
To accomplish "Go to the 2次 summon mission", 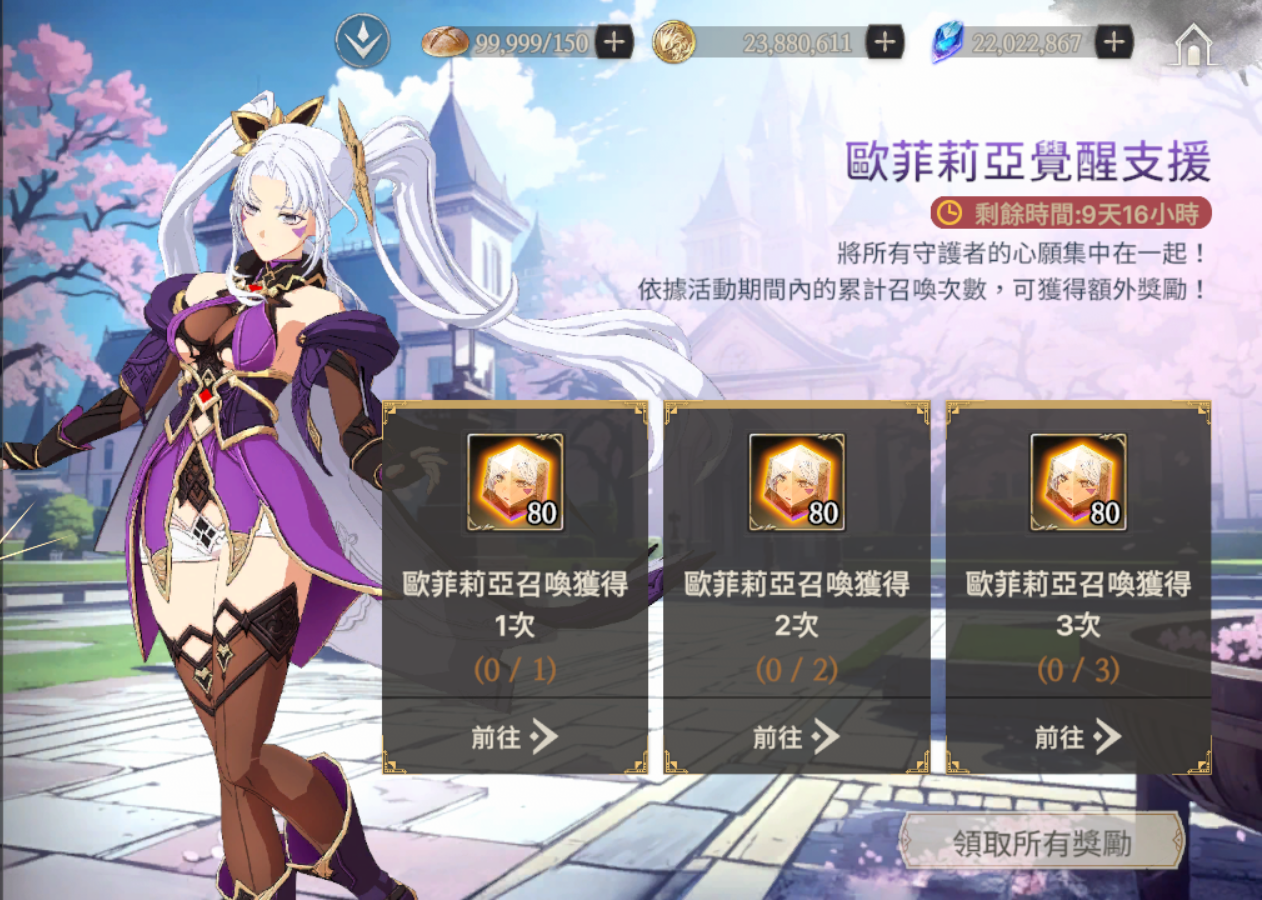I will [x=796, y=738].
